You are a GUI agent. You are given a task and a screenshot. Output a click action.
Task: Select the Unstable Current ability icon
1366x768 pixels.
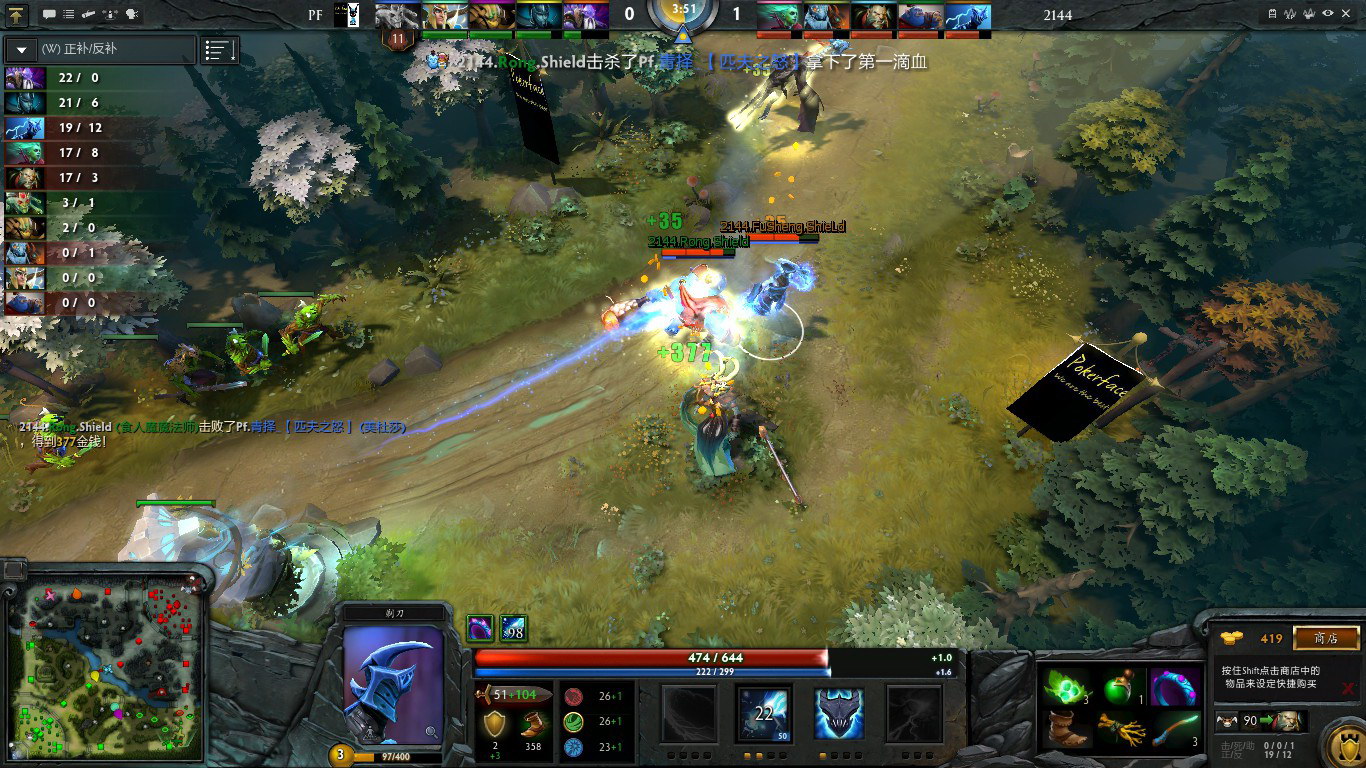coord(838,714)
